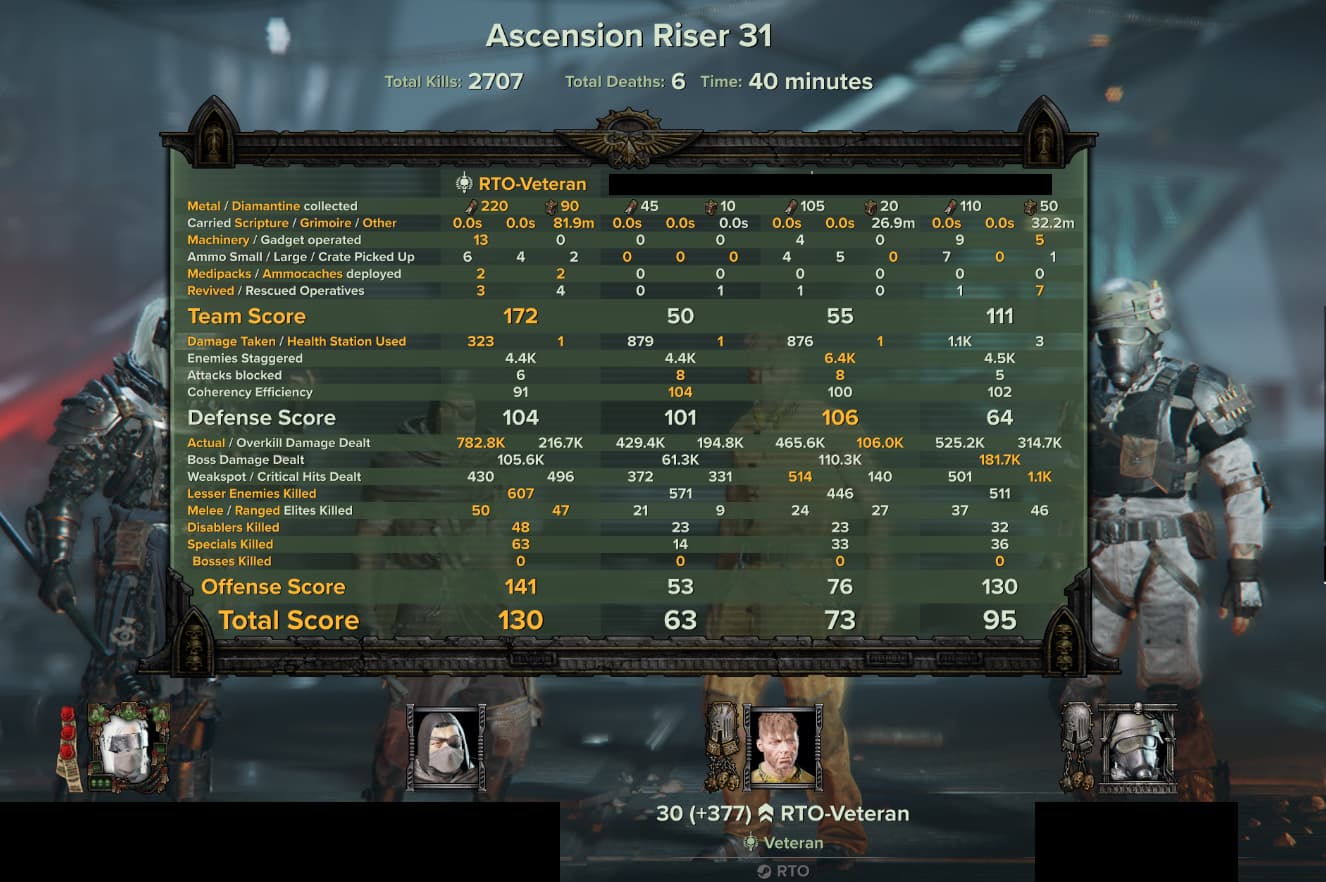
Task: Select the RTO-Veteran column header in the scoreboard
Action: 521,184
